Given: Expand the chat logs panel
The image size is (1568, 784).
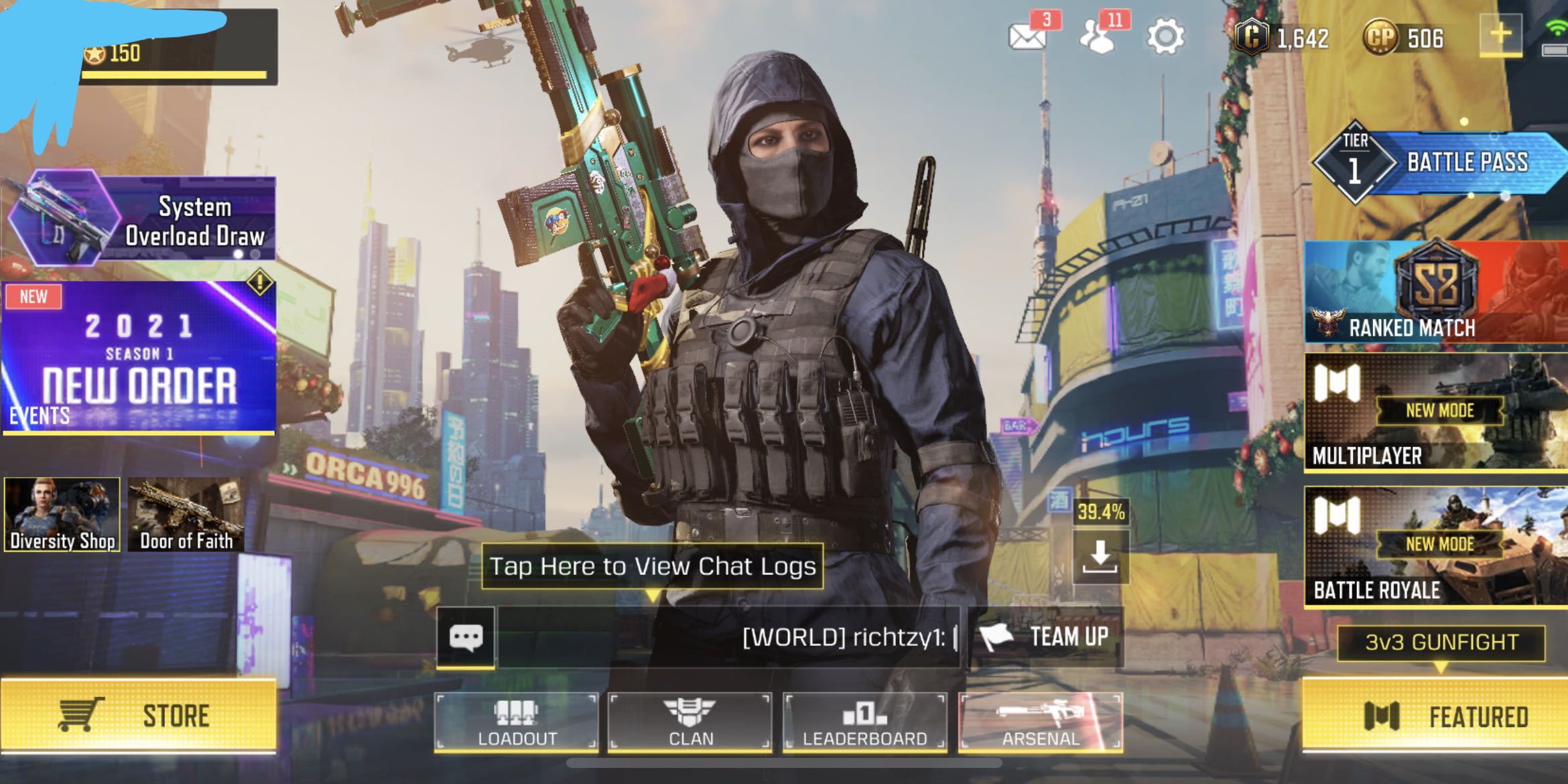Looking at the screenshot, I should click(x=653, y=566).
